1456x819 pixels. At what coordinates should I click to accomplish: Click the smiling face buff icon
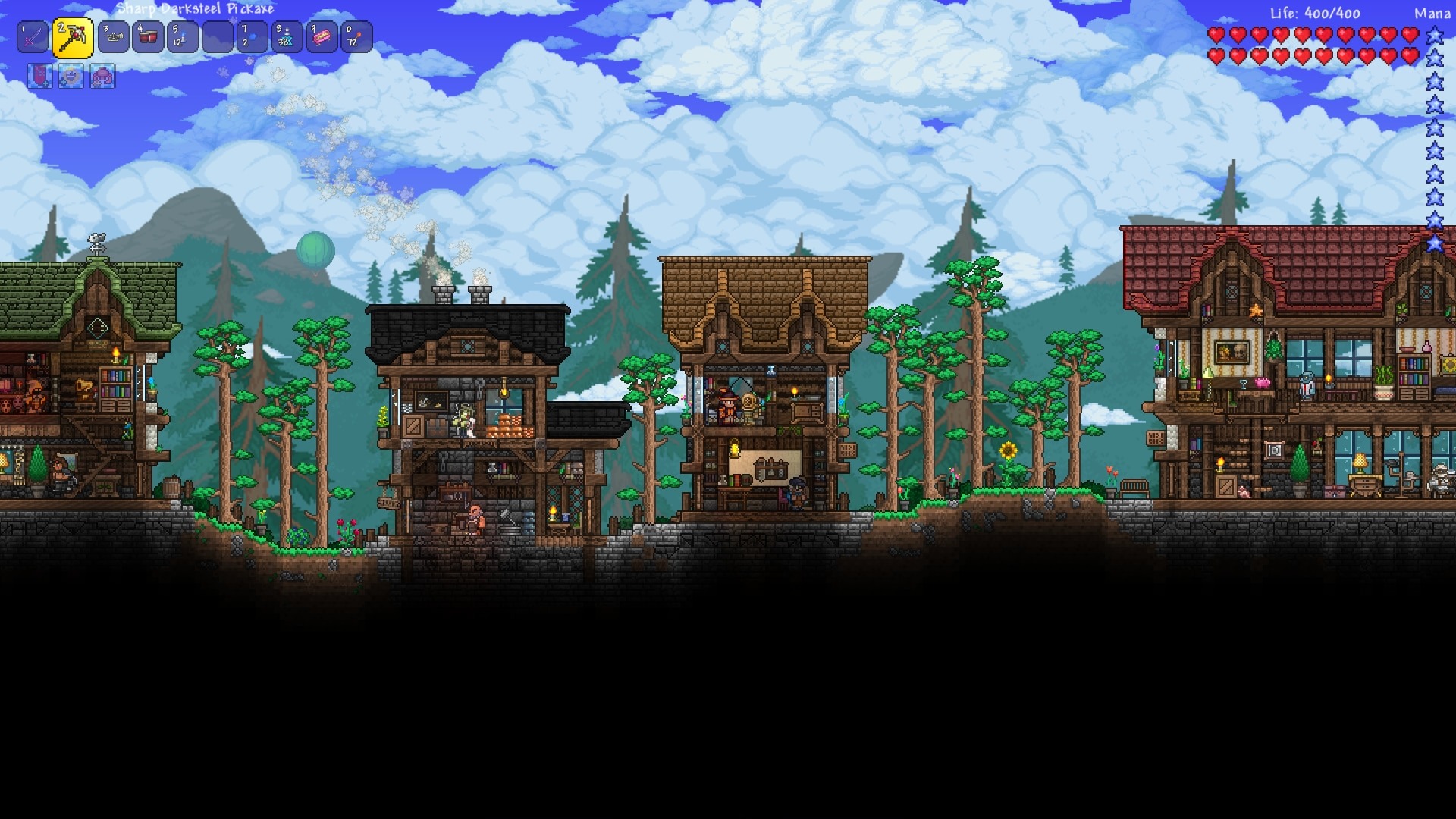click(x=71, y=77)
